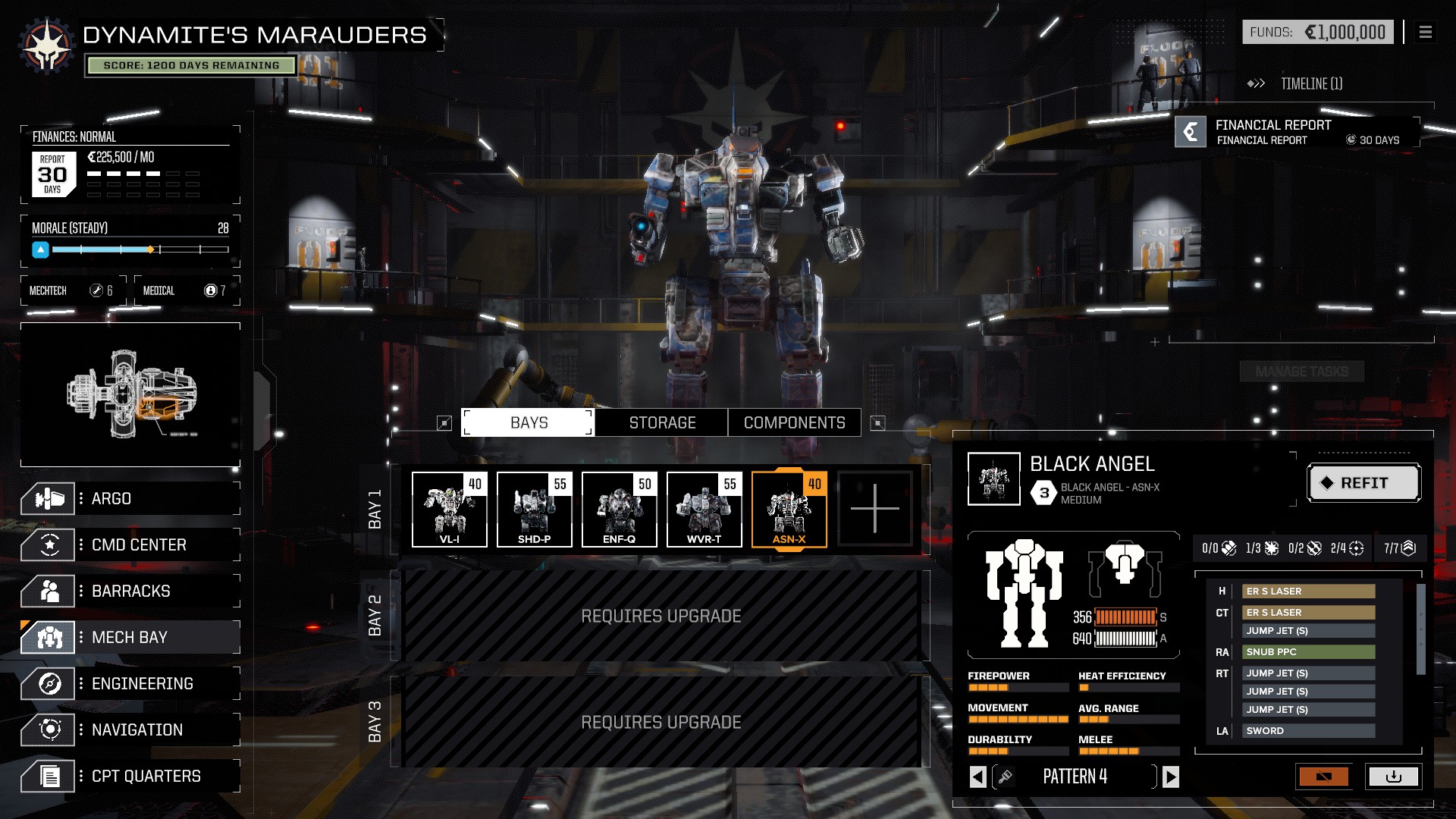Open the hamburger options menu
This screenshot has width=1456, height=819.
pyautogui.click(x=1426, y=33)
